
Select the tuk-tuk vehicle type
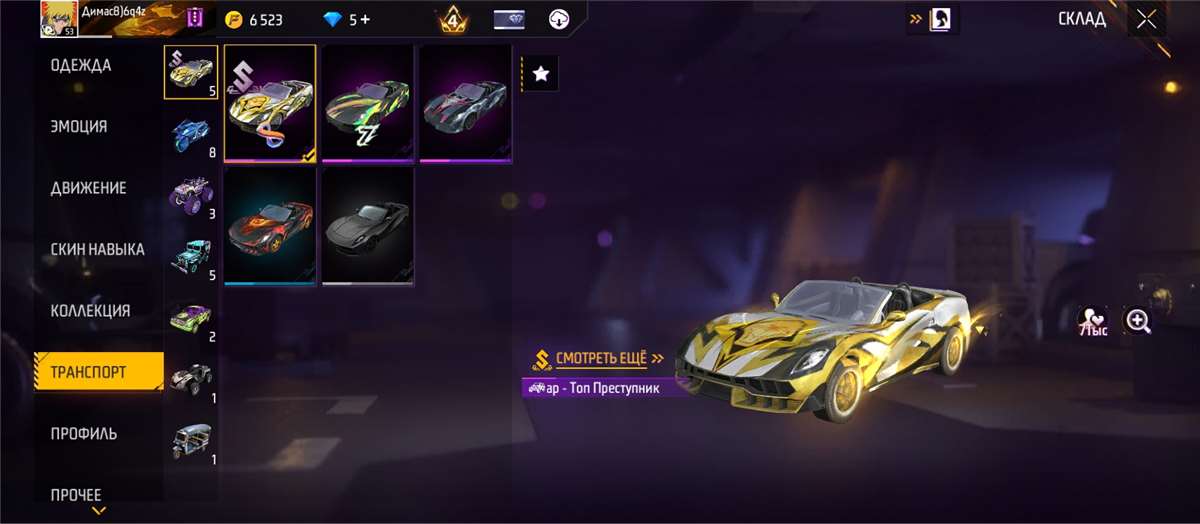[190, 440]
